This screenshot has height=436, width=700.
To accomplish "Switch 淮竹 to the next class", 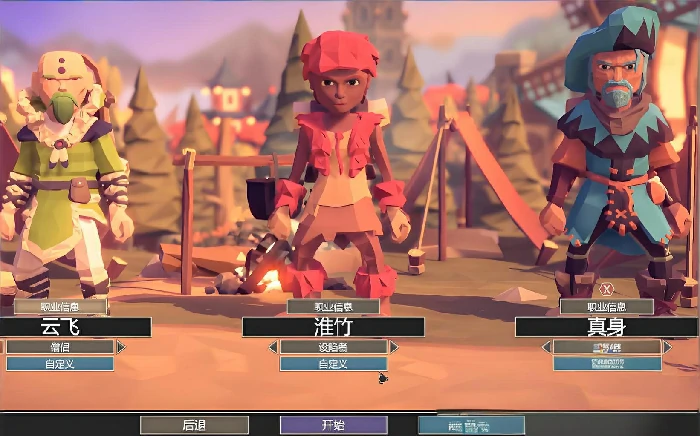I will 394,347.
